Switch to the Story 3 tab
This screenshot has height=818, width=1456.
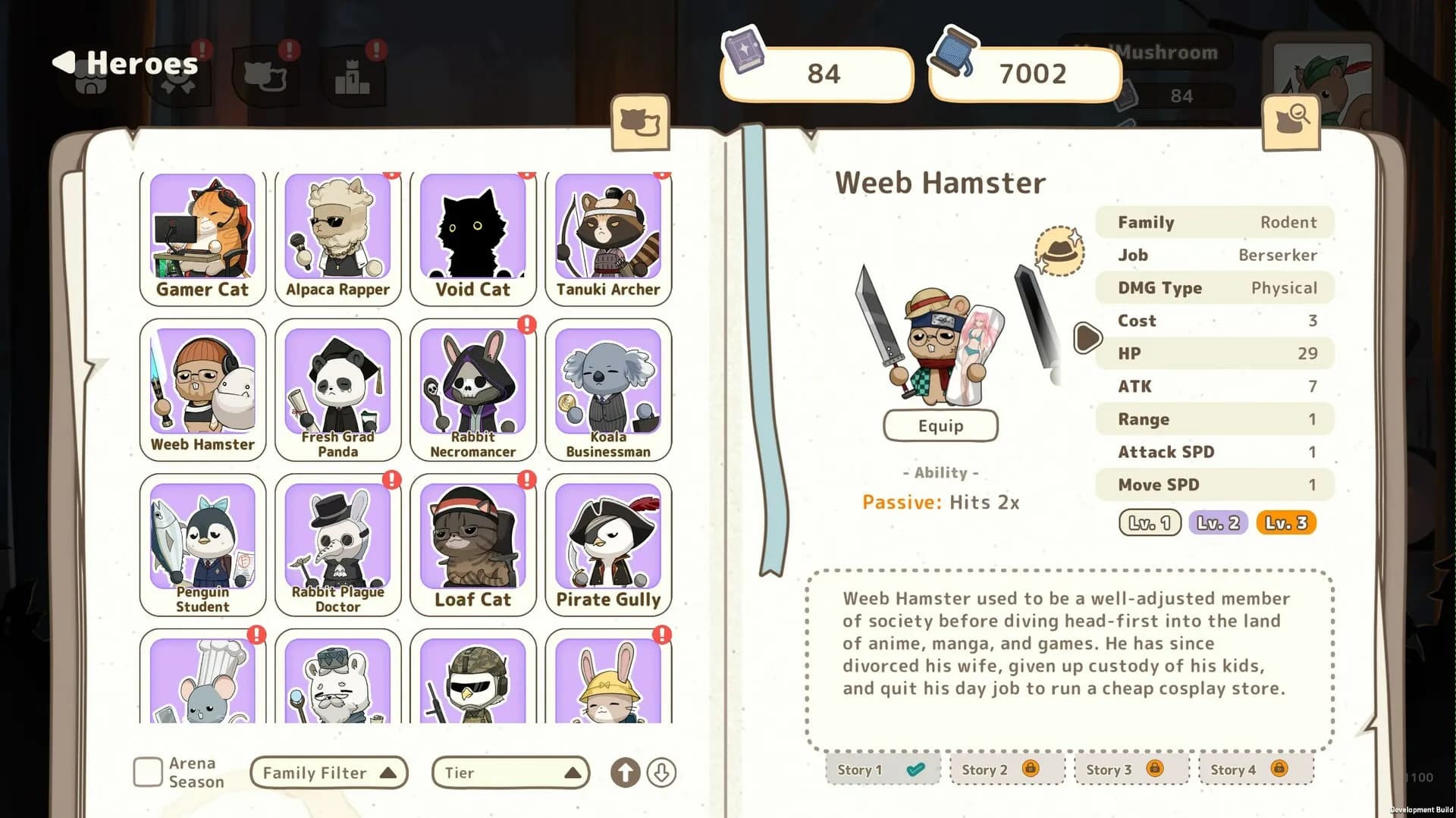tap(1130, 768)
